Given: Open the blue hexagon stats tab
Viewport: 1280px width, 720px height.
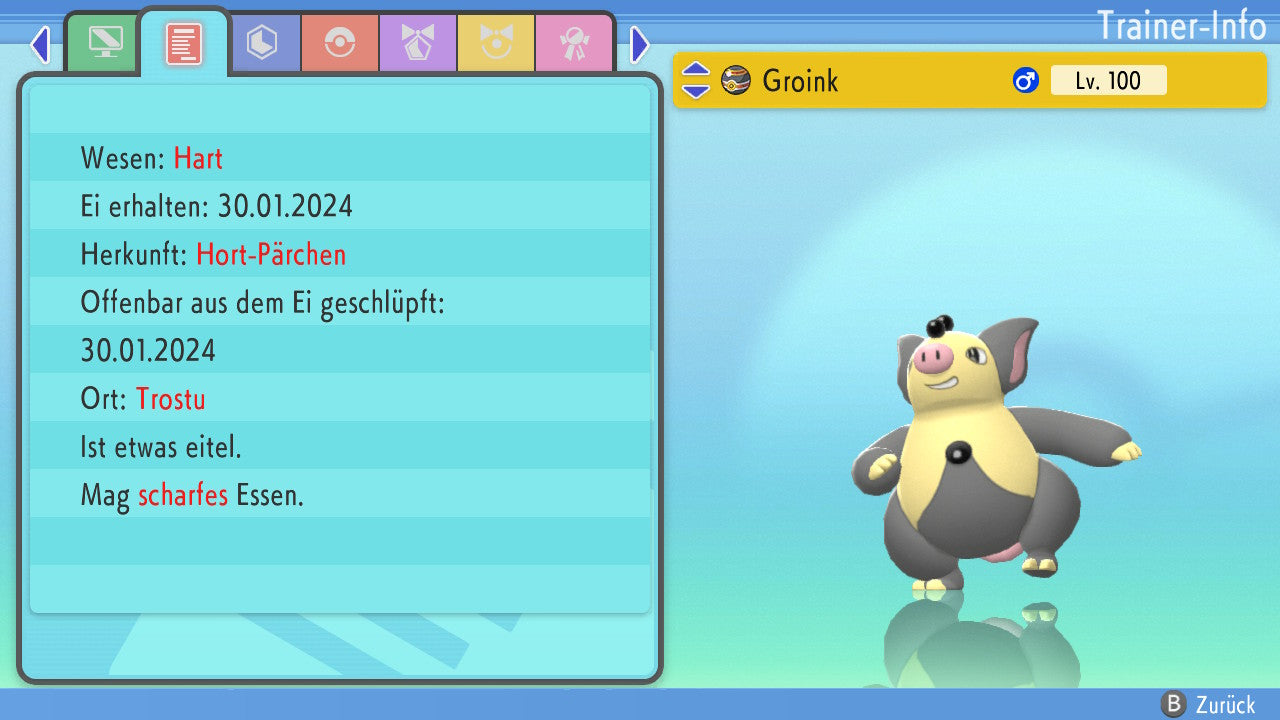Looking at the screenshot, I should 262,43.
